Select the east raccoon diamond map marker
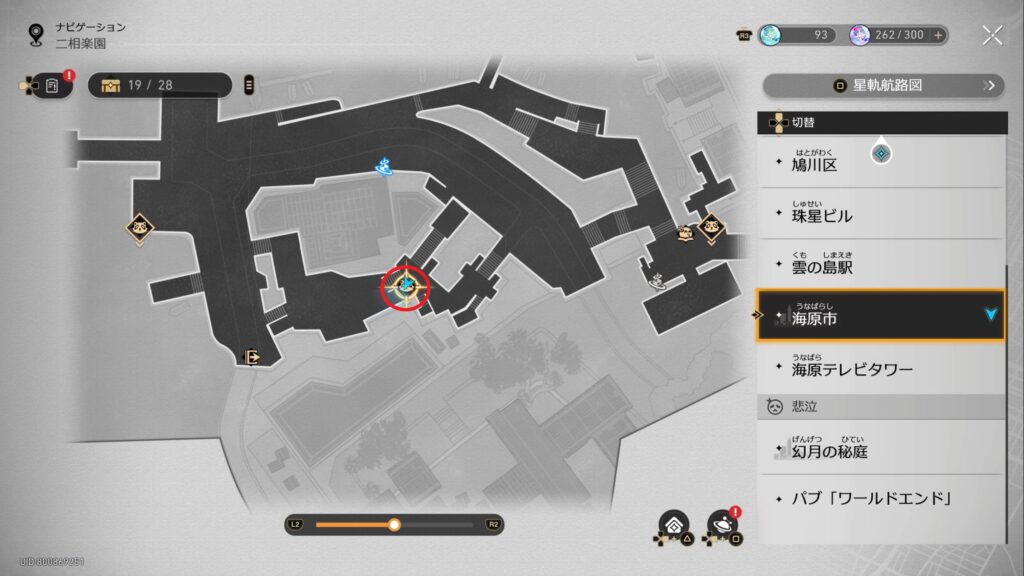The image size is (1024, 576). (x=711, y=228)
